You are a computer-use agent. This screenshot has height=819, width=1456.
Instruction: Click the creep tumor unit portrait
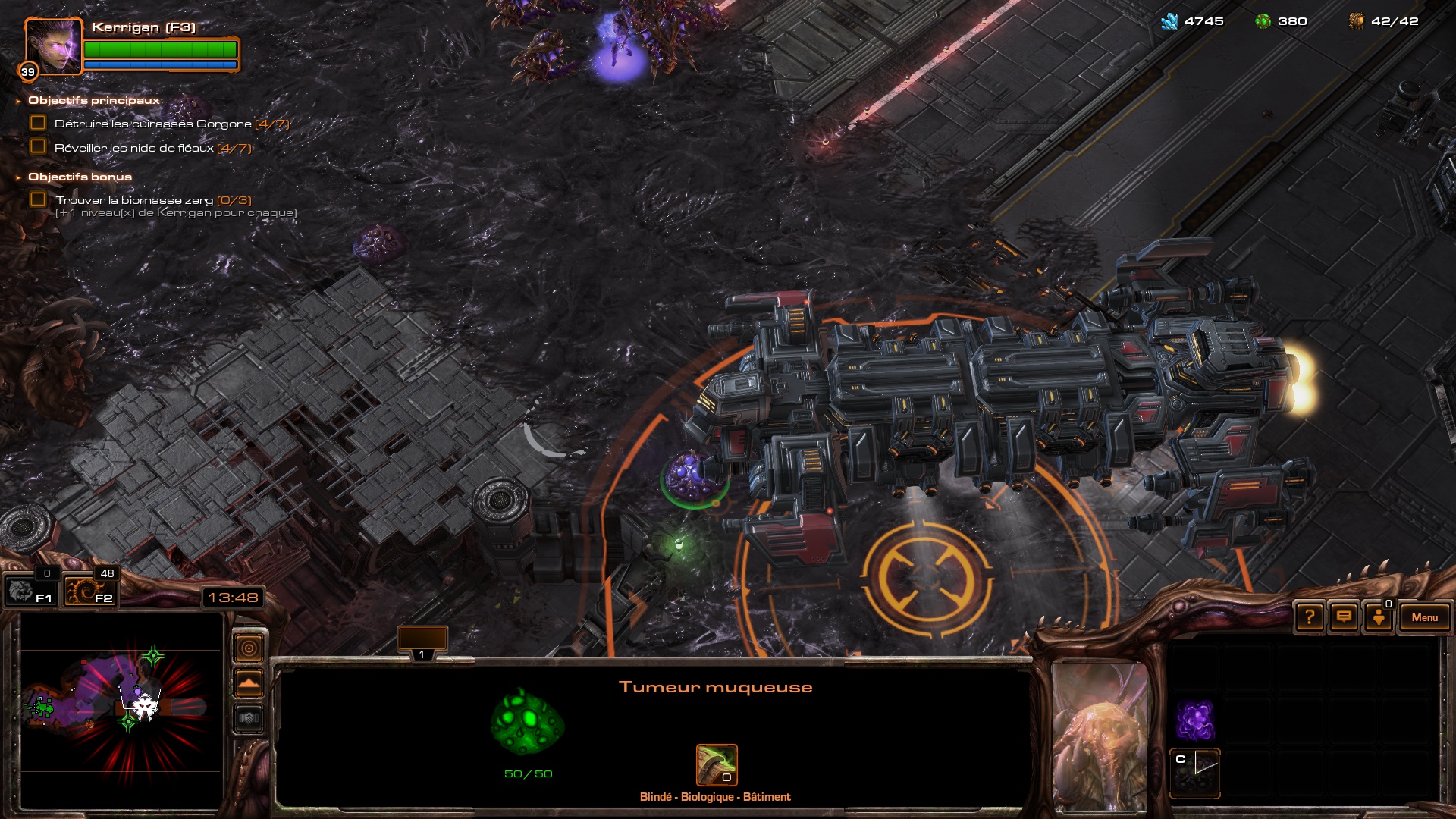coord(1100,736)
